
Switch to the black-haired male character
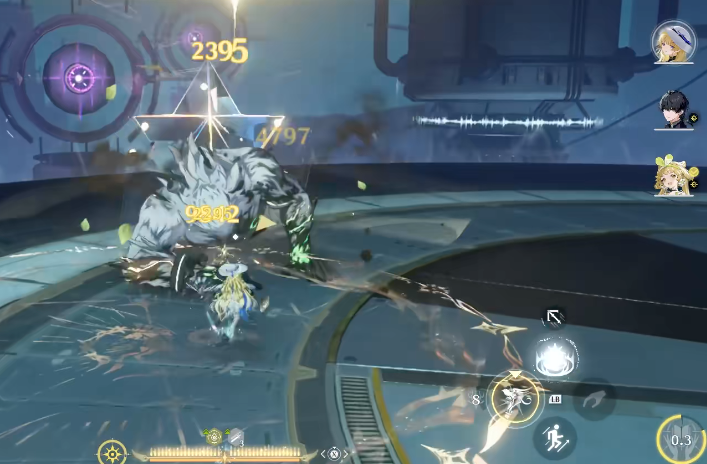[673, 109]
